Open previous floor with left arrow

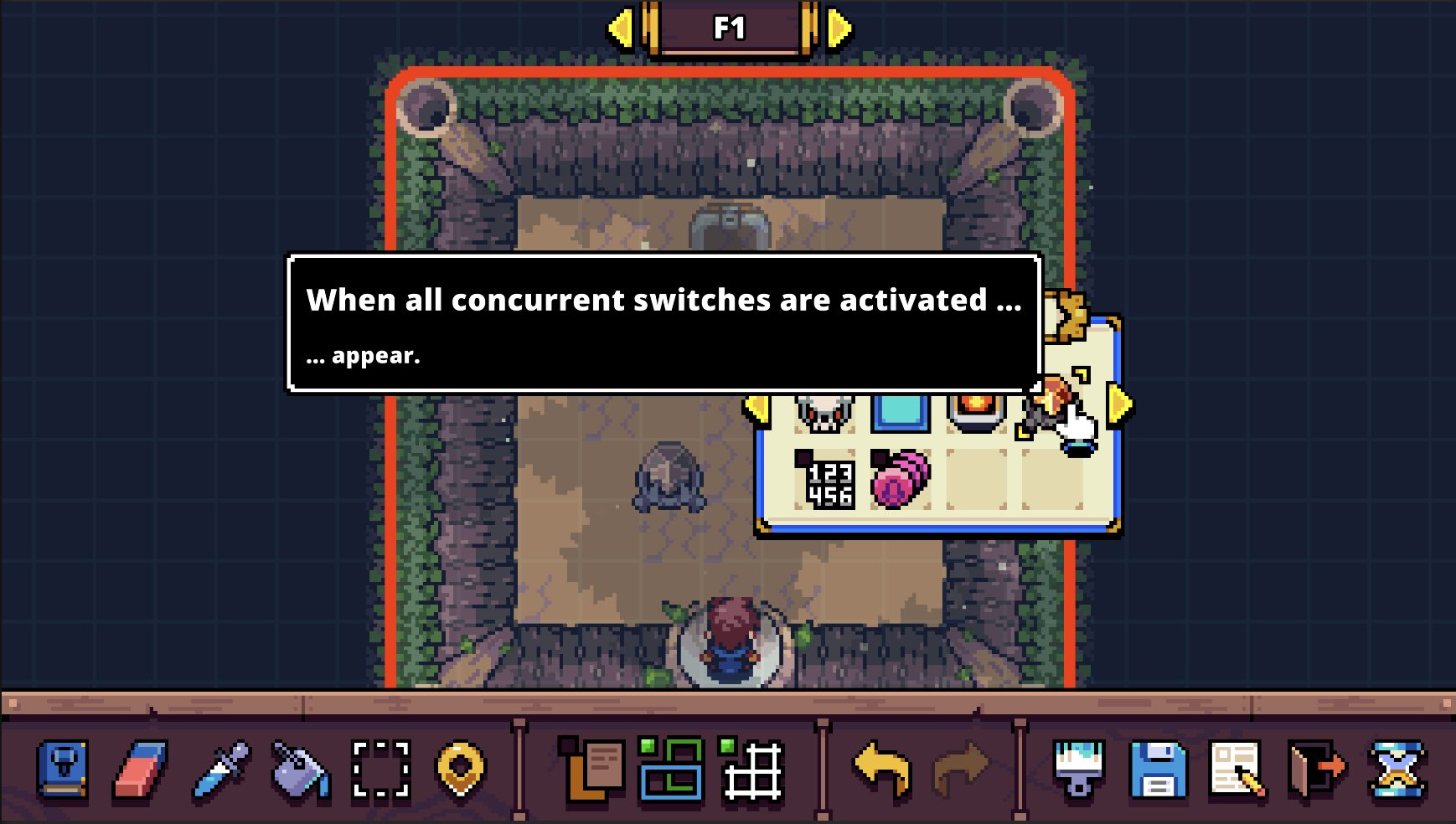tap(622, 28)
